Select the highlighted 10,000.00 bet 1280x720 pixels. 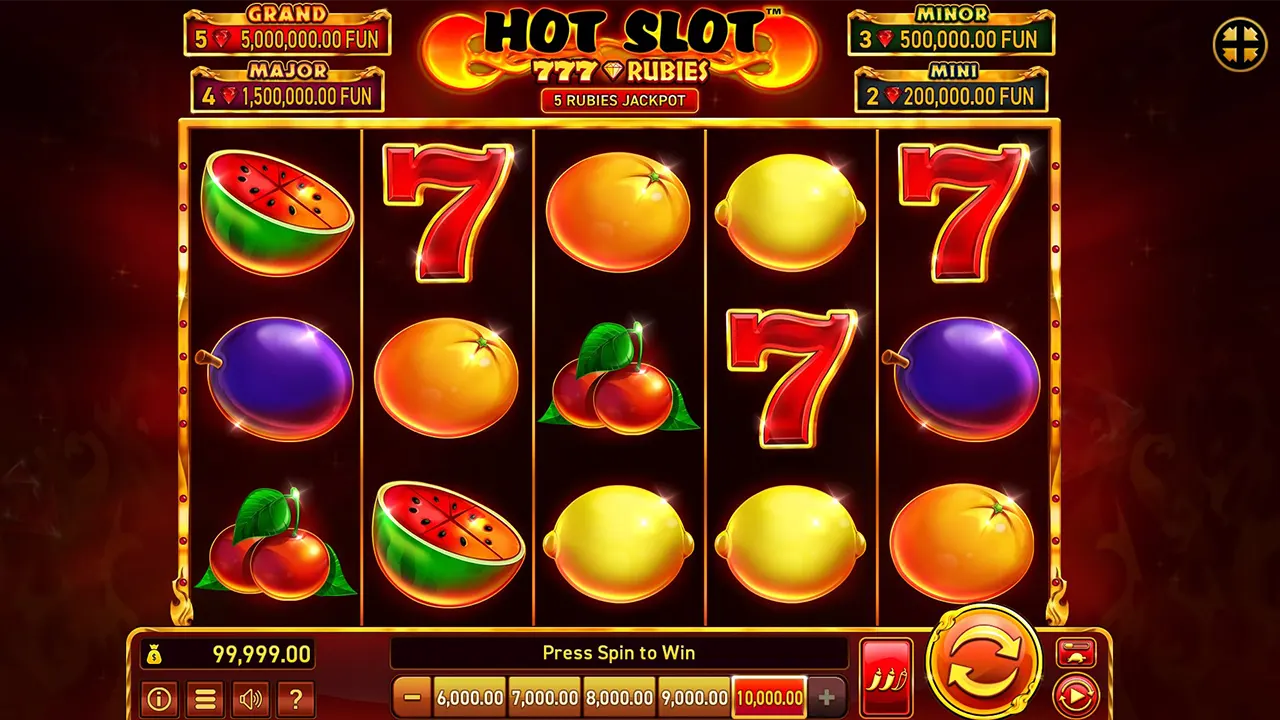click(769, 697)
